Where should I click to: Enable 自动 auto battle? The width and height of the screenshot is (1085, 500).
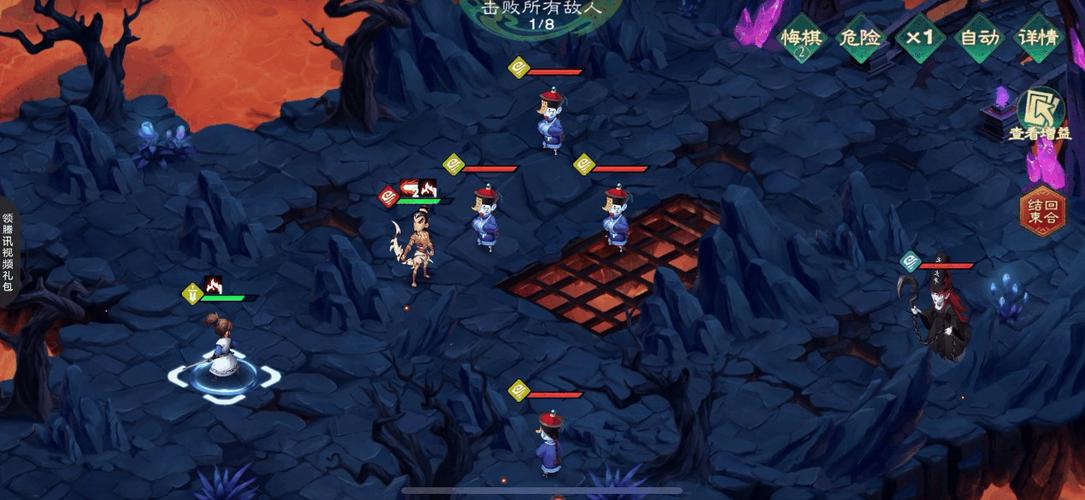coord(980,39)
